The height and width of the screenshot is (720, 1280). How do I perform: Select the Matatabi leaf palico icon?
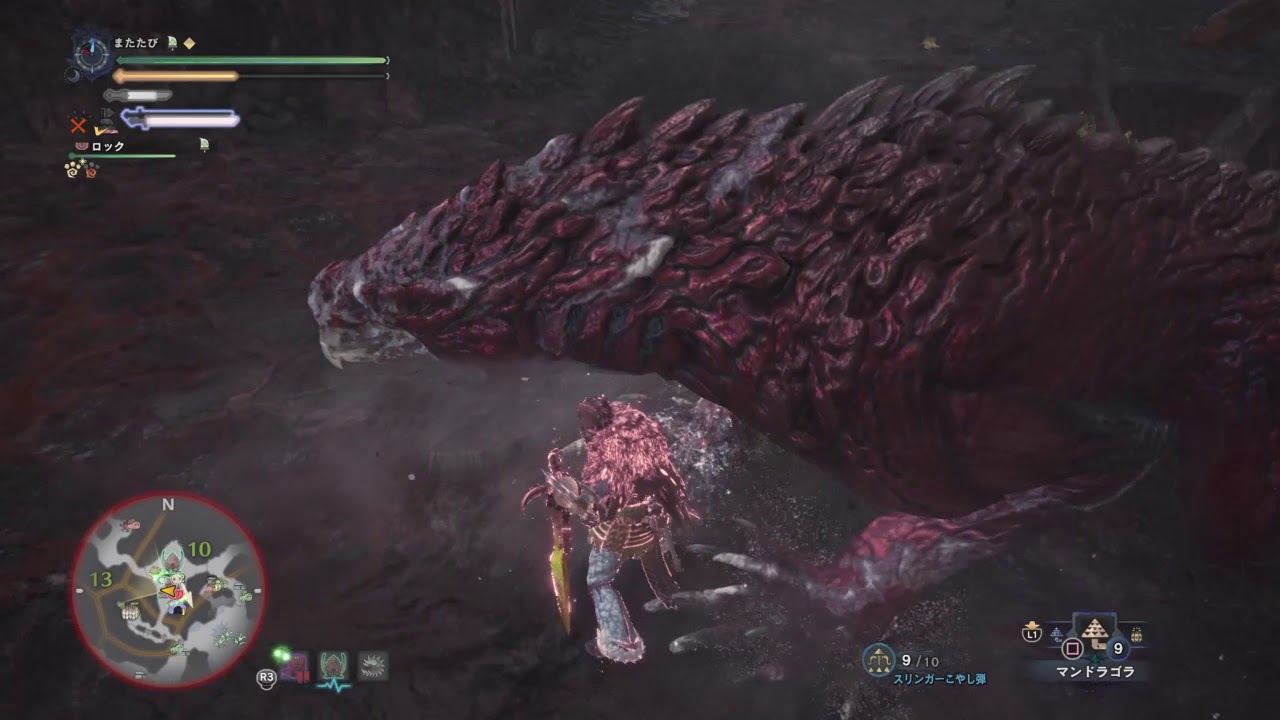pos(171,44)
